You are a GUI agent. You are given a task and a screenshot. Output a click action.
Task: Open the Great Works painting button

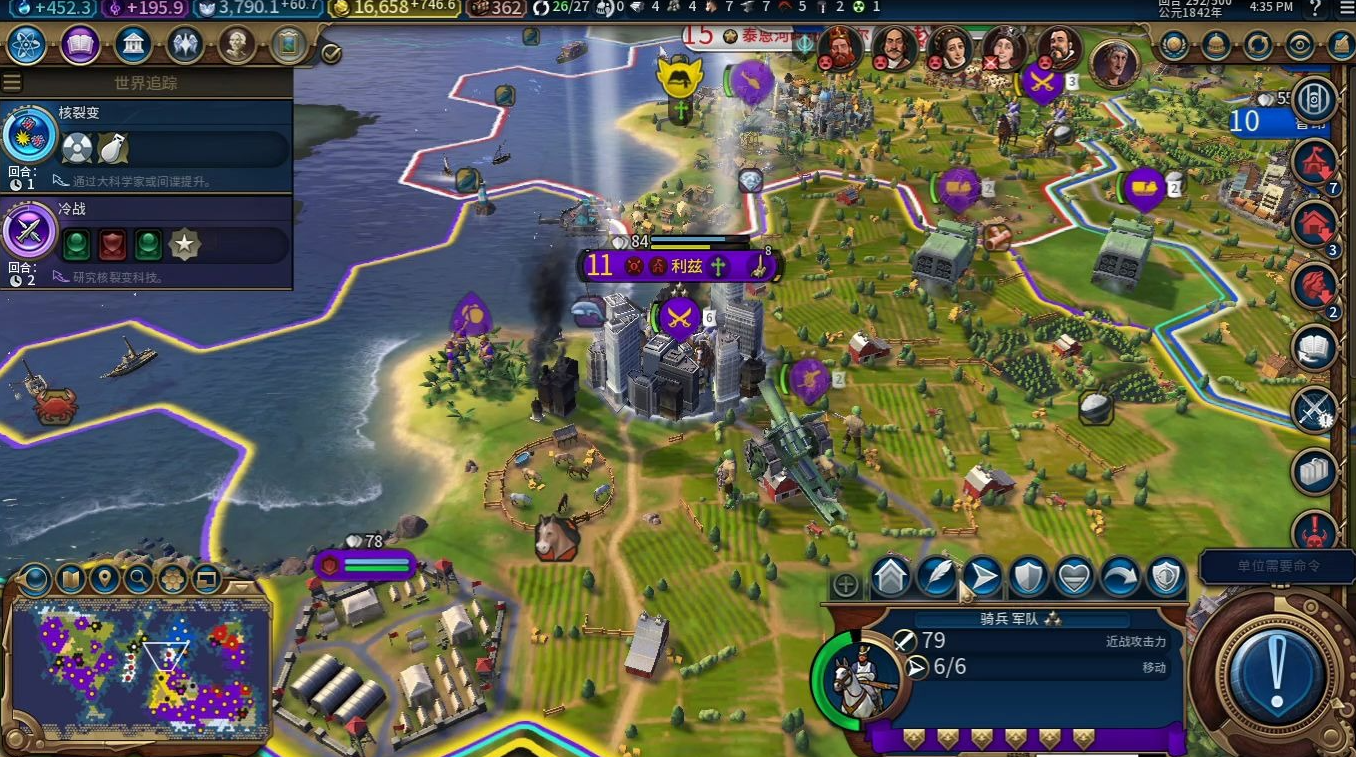[289, 45]
